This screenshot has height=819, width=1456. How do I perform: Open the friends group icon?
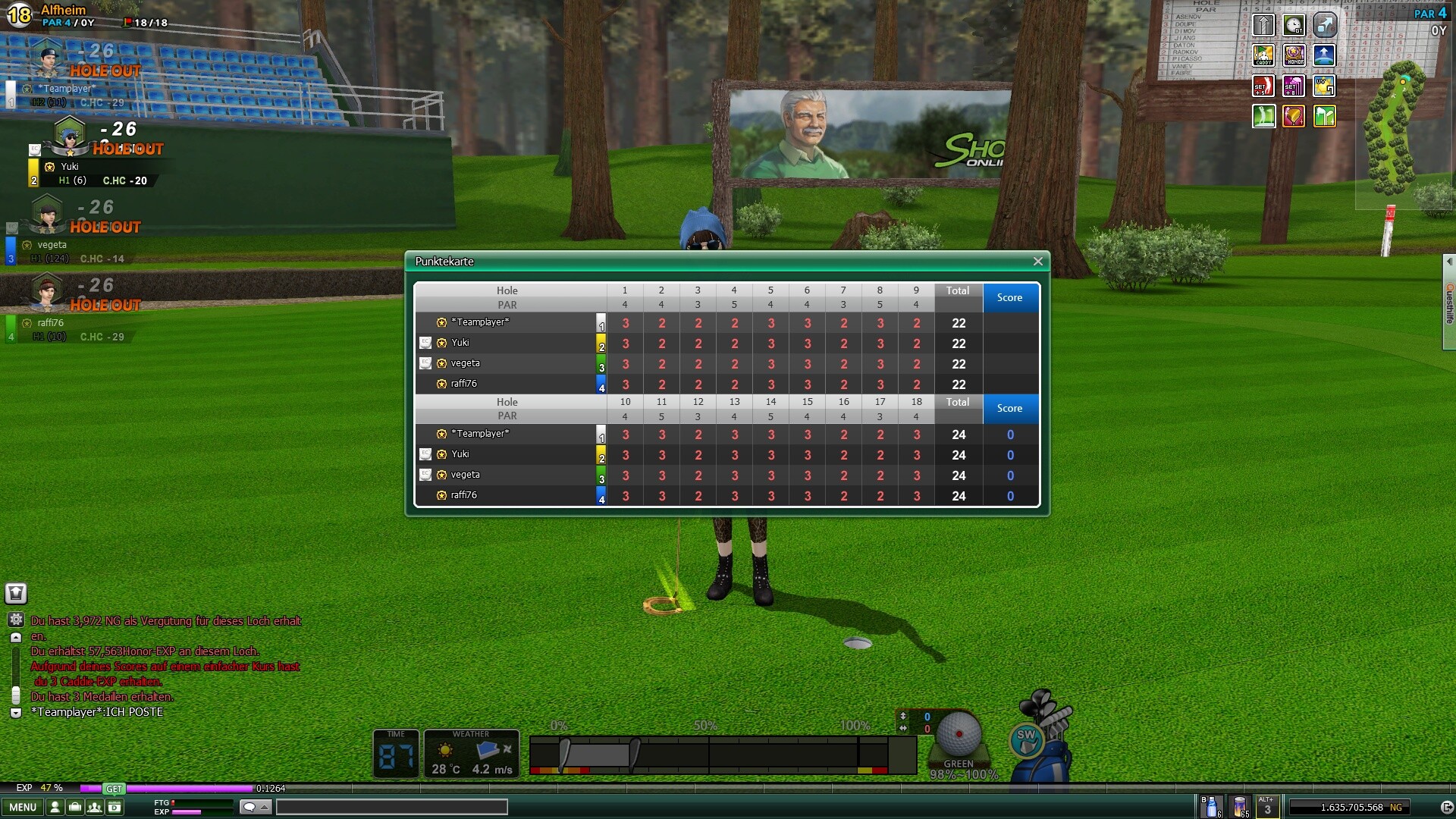click(x=95, y=807)
